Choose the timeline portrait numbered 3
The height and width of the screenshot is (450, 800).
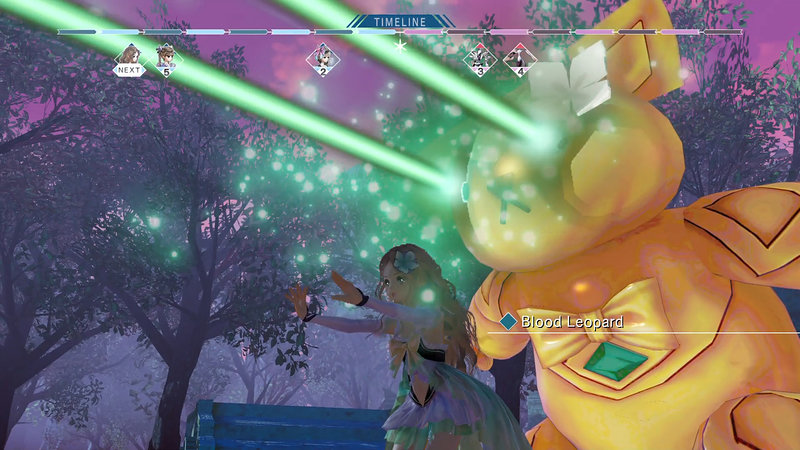pos(480,58)
